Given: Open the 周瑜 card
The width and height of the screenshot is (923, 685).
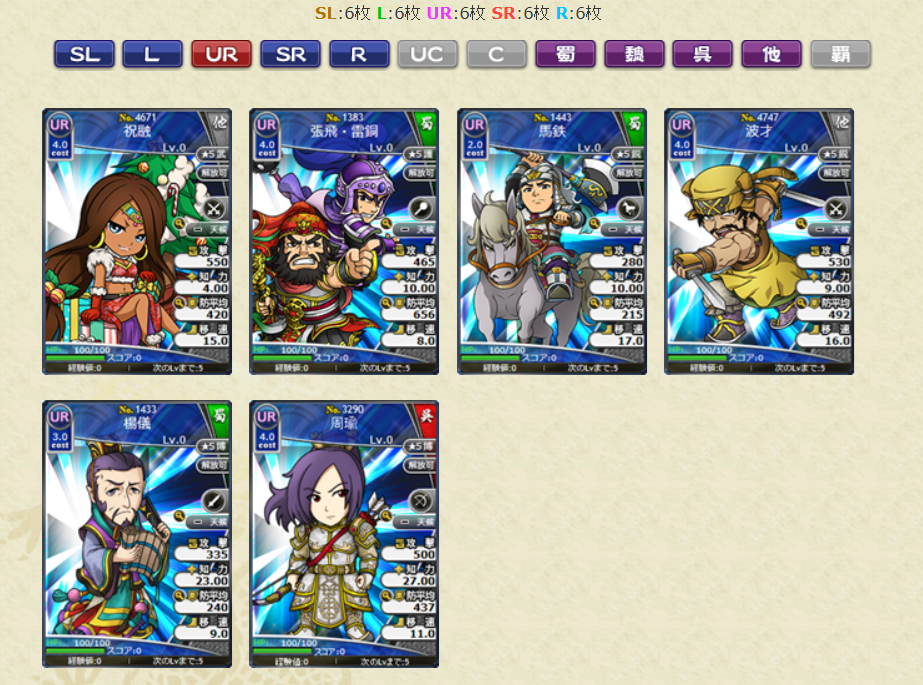Looking at the screenshot, I should (344, 534).
